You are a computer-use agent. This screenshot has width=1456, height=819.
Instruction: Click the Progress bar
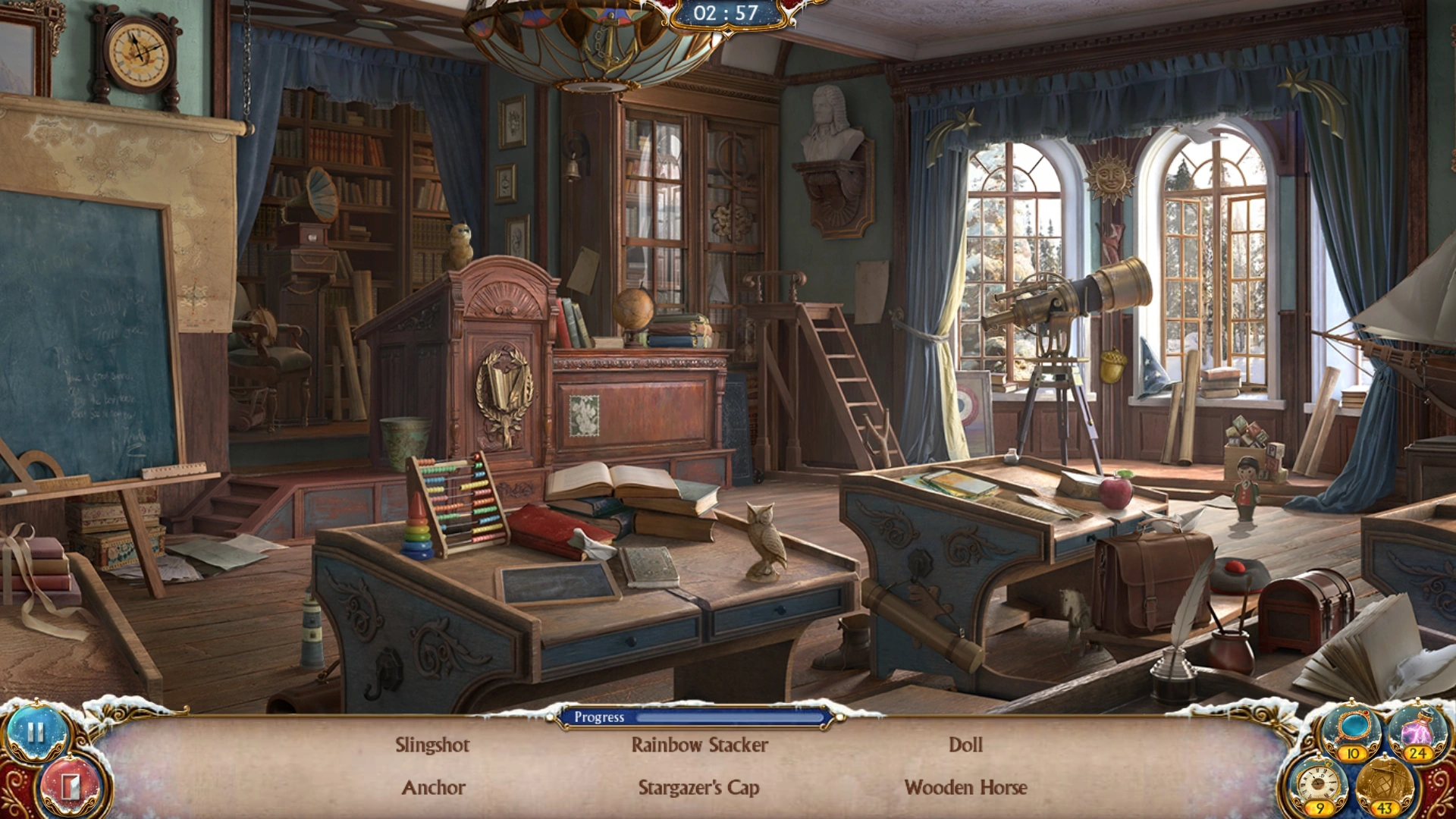click(695, 717)
